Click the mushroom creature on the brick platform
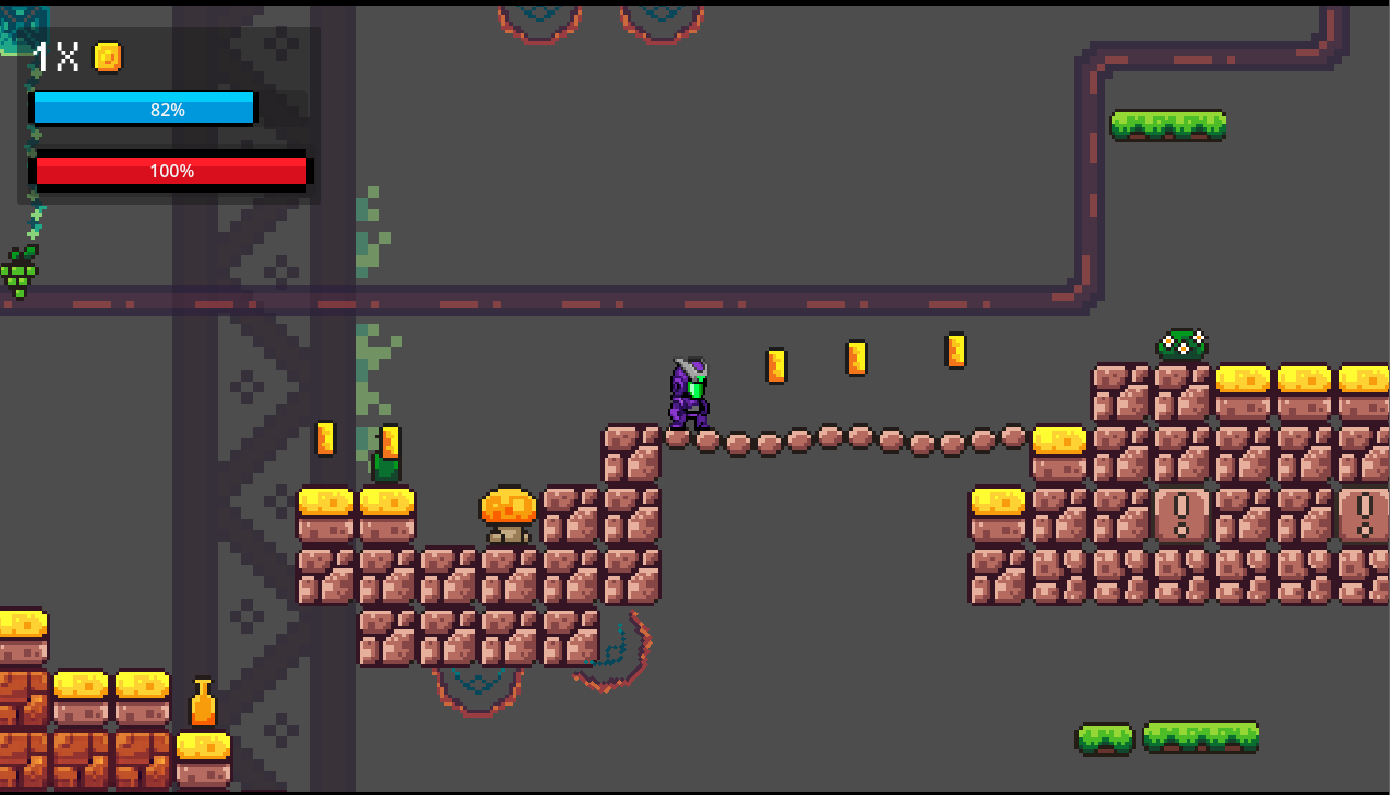Viewport: 1390px width, 795px height. 509,512
